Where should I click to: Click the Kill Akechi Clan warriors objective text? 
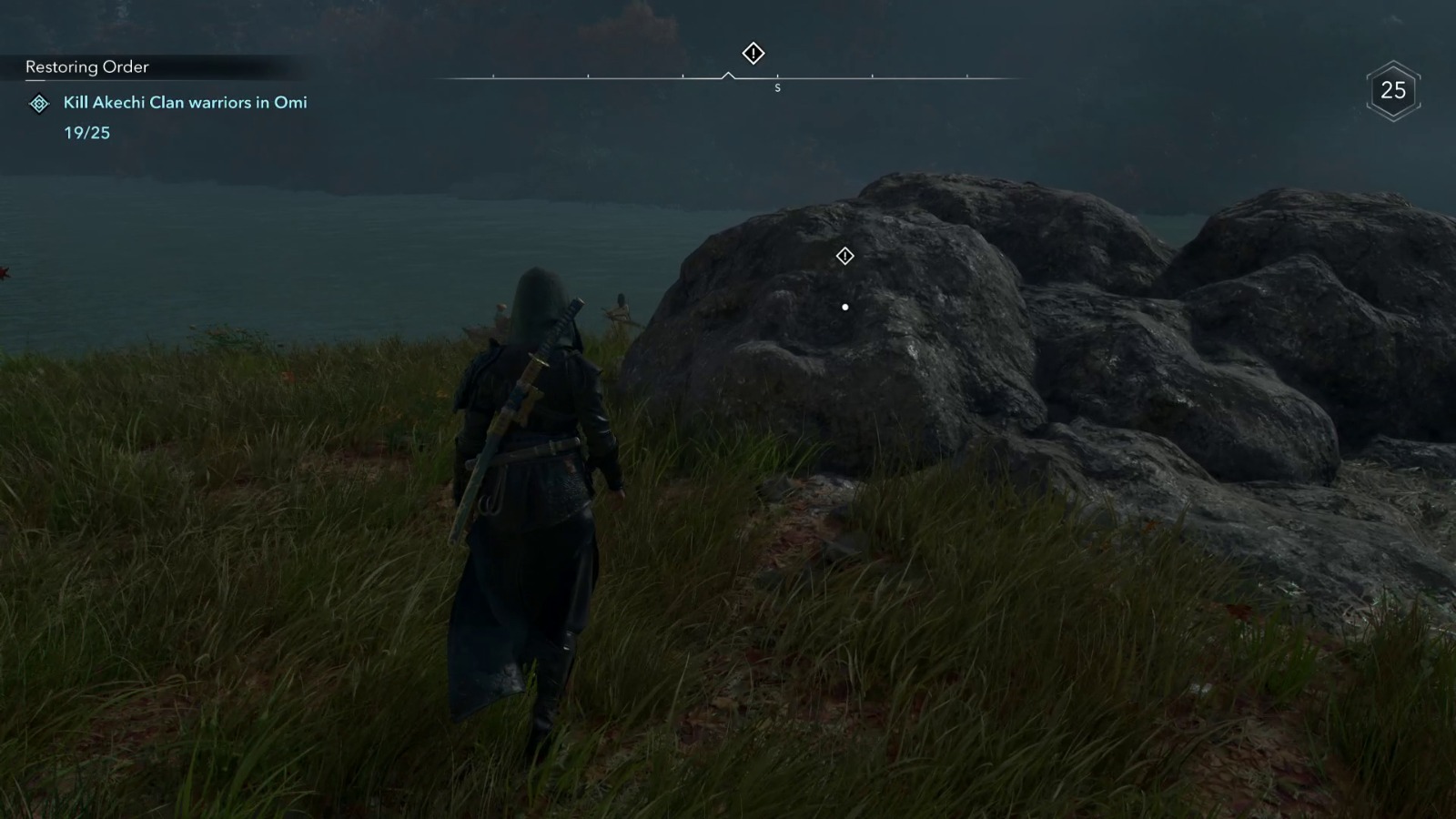pos(184,103)
